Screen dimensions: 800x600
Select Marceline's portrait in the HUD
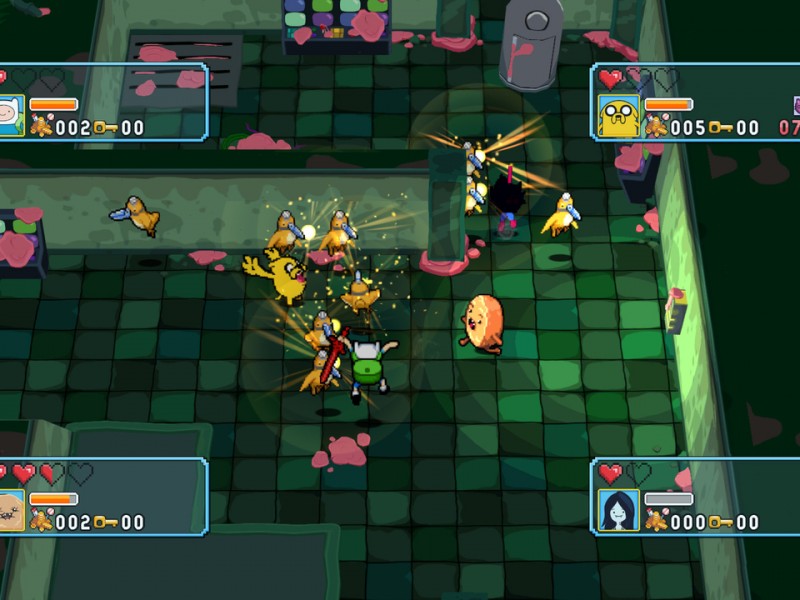pos(618,510)
